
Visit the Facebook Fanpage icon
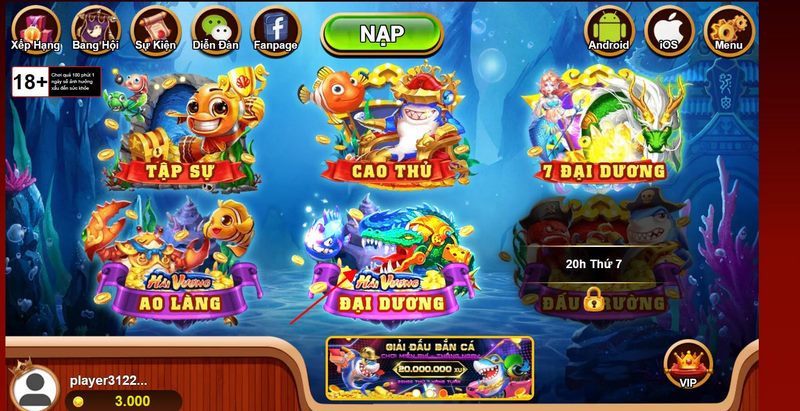point(275,27)
